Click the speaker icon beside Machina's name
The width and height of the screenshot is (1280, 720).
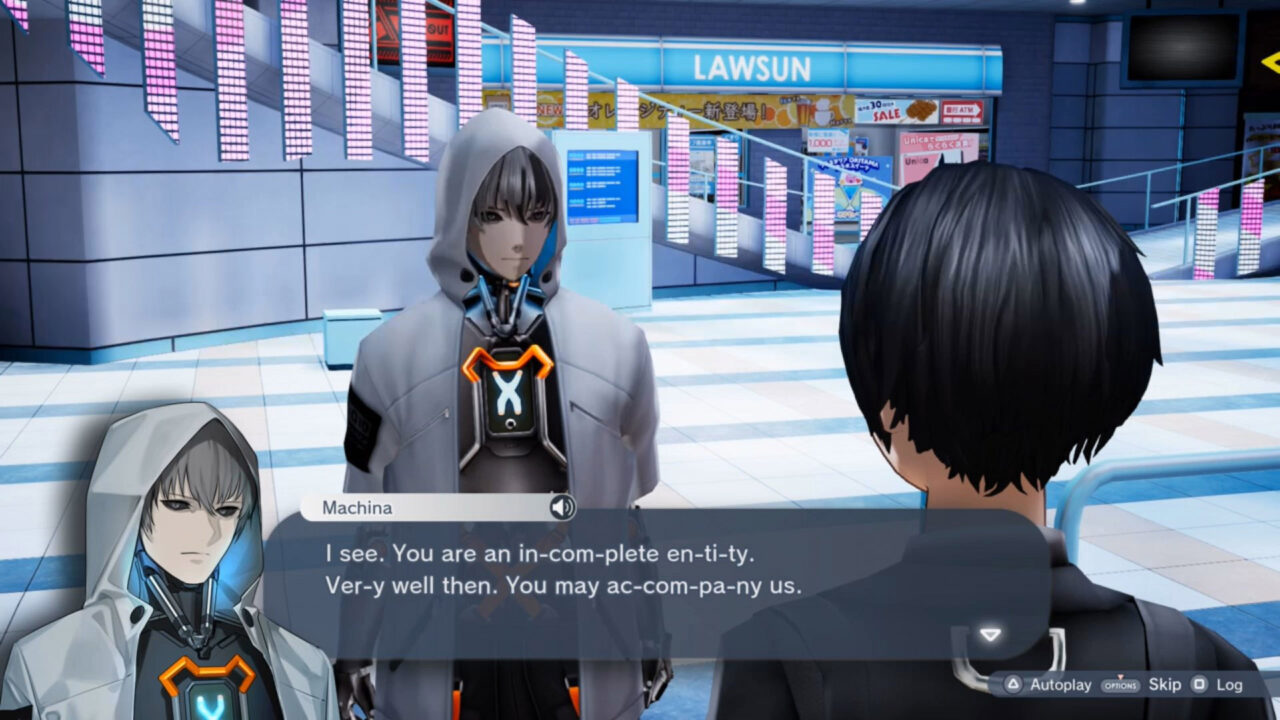[563, 508]
